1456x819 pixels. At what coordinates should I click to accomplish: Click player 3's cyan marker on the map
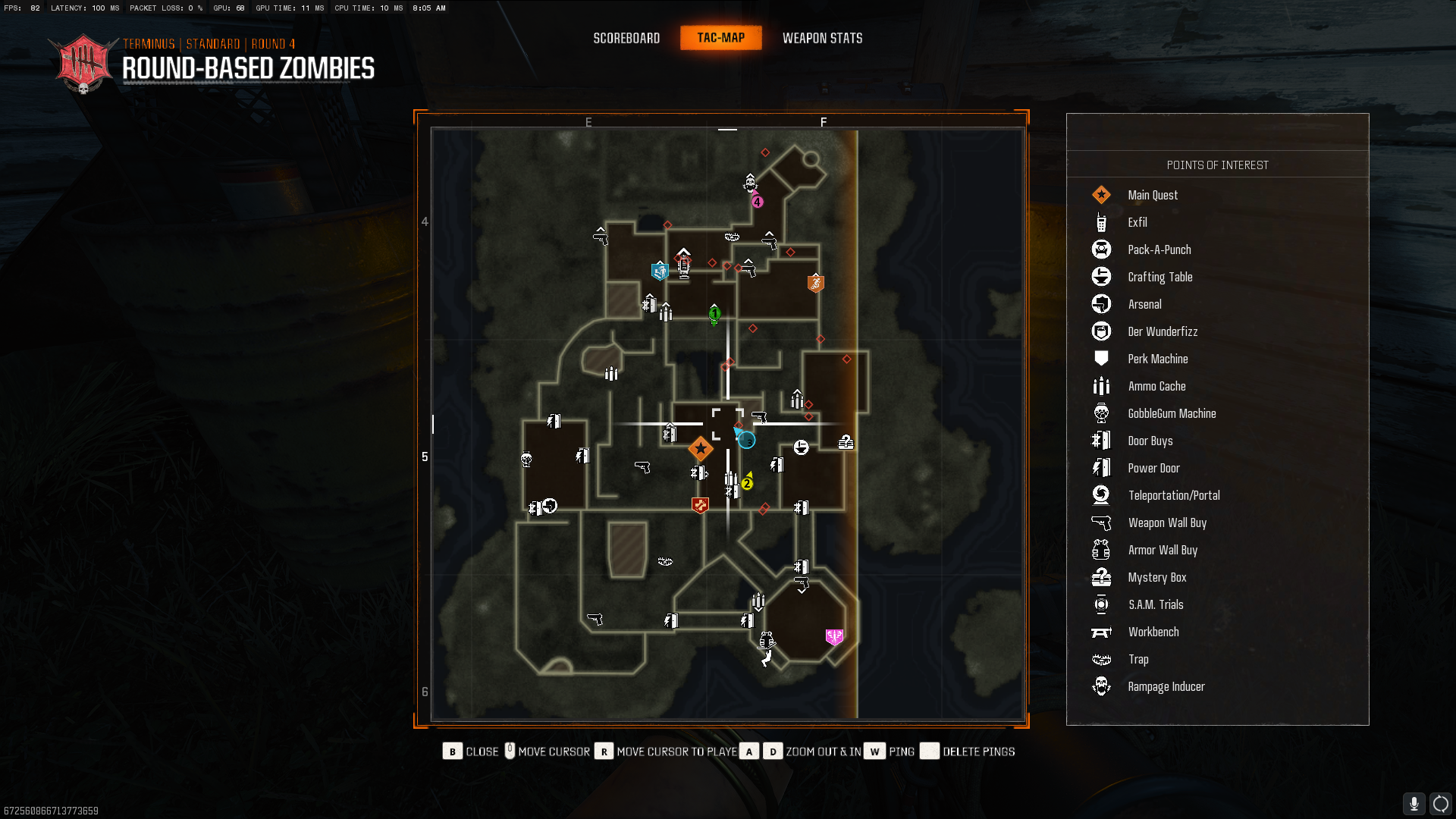tap(747, 439)
